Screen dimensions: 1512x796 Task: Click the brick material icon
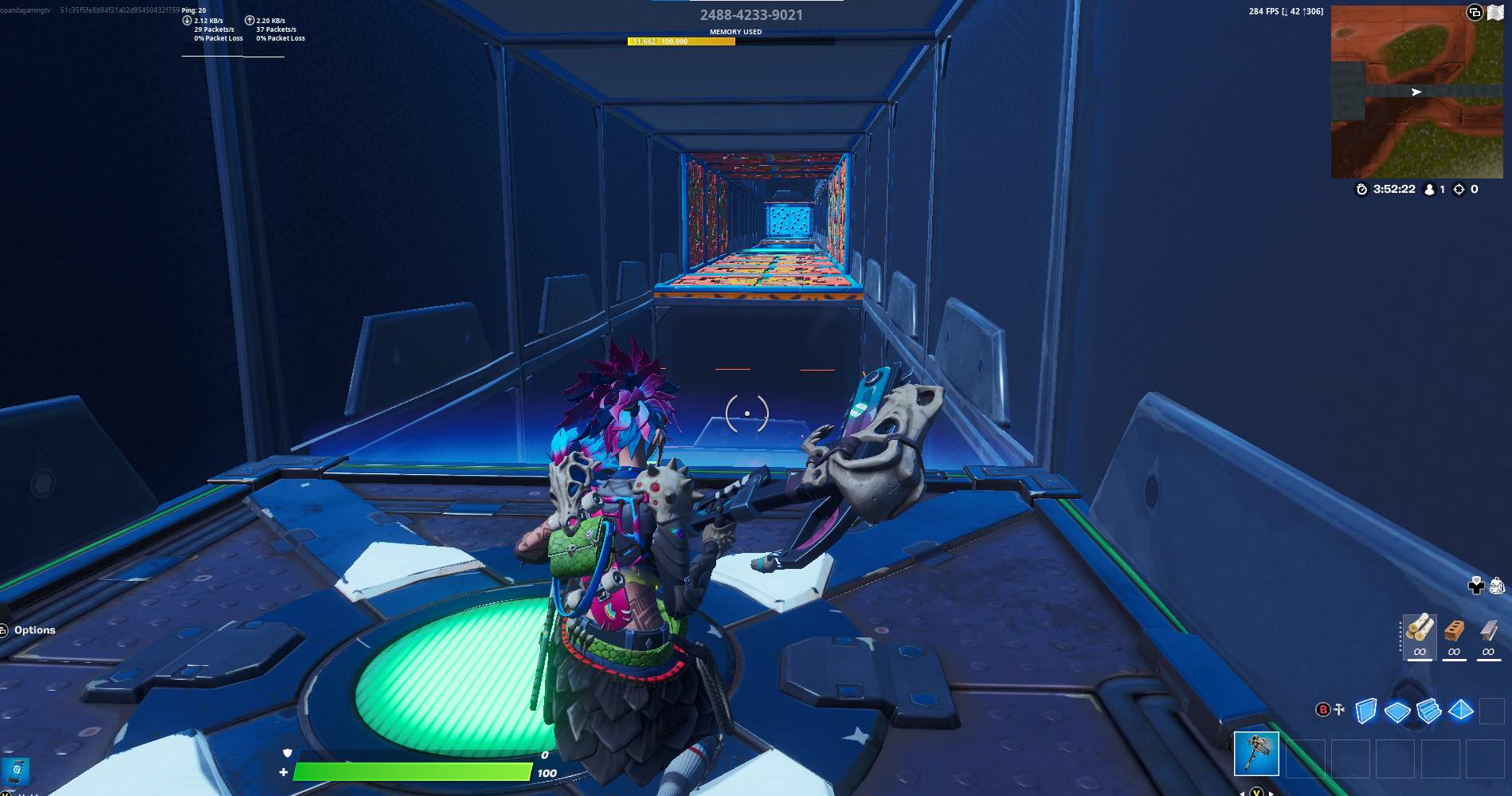[x=1453, y=633]
